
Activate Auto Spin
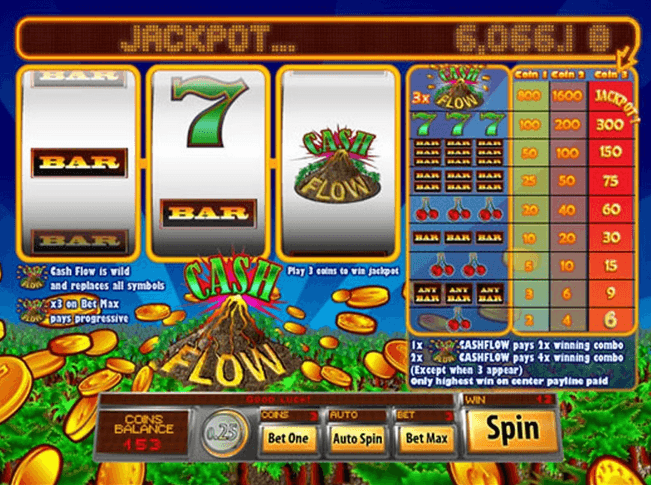point(358,437)
